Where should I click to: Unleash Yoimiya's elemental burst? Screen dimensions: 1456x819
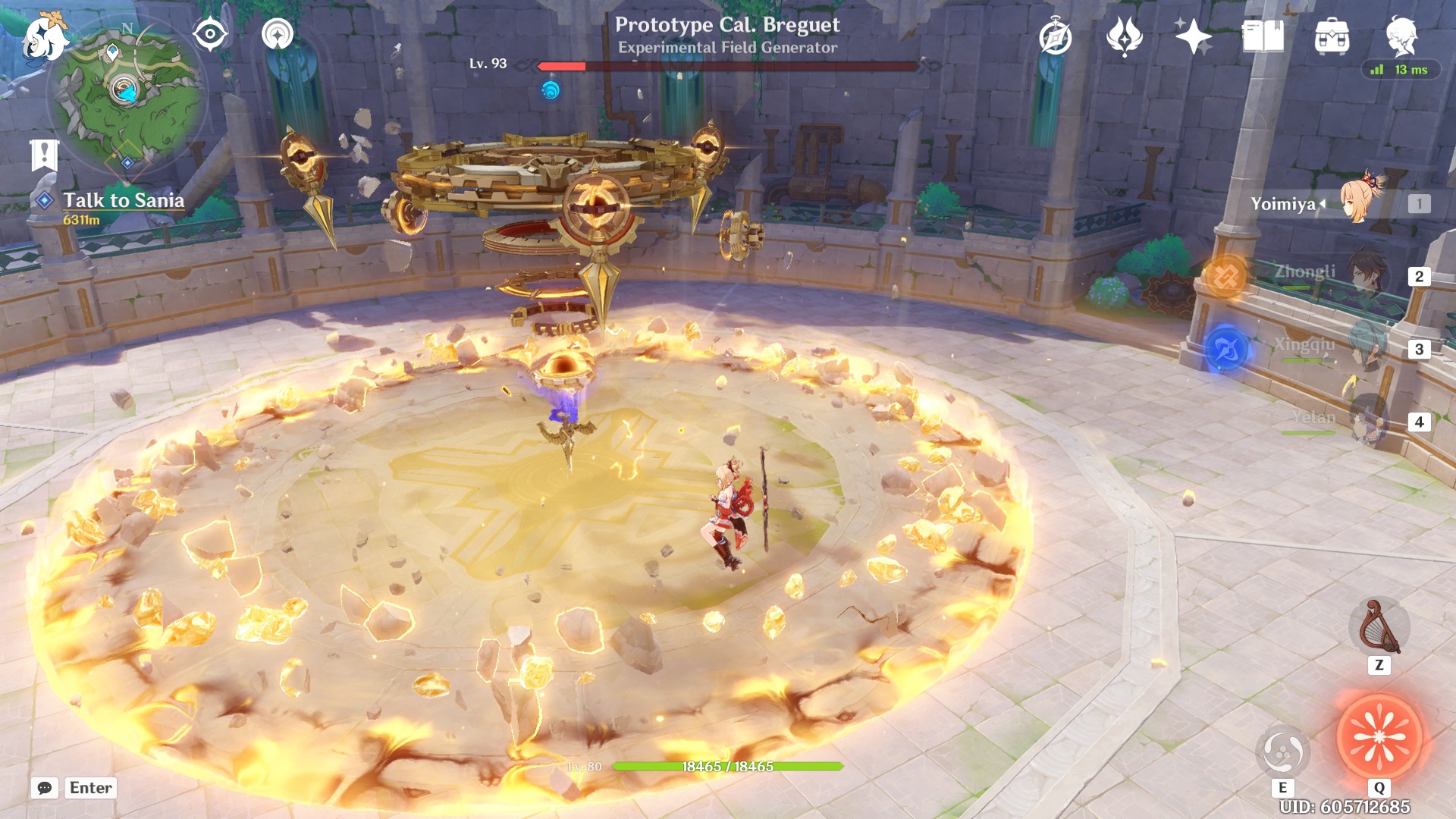pos(1379,737)
